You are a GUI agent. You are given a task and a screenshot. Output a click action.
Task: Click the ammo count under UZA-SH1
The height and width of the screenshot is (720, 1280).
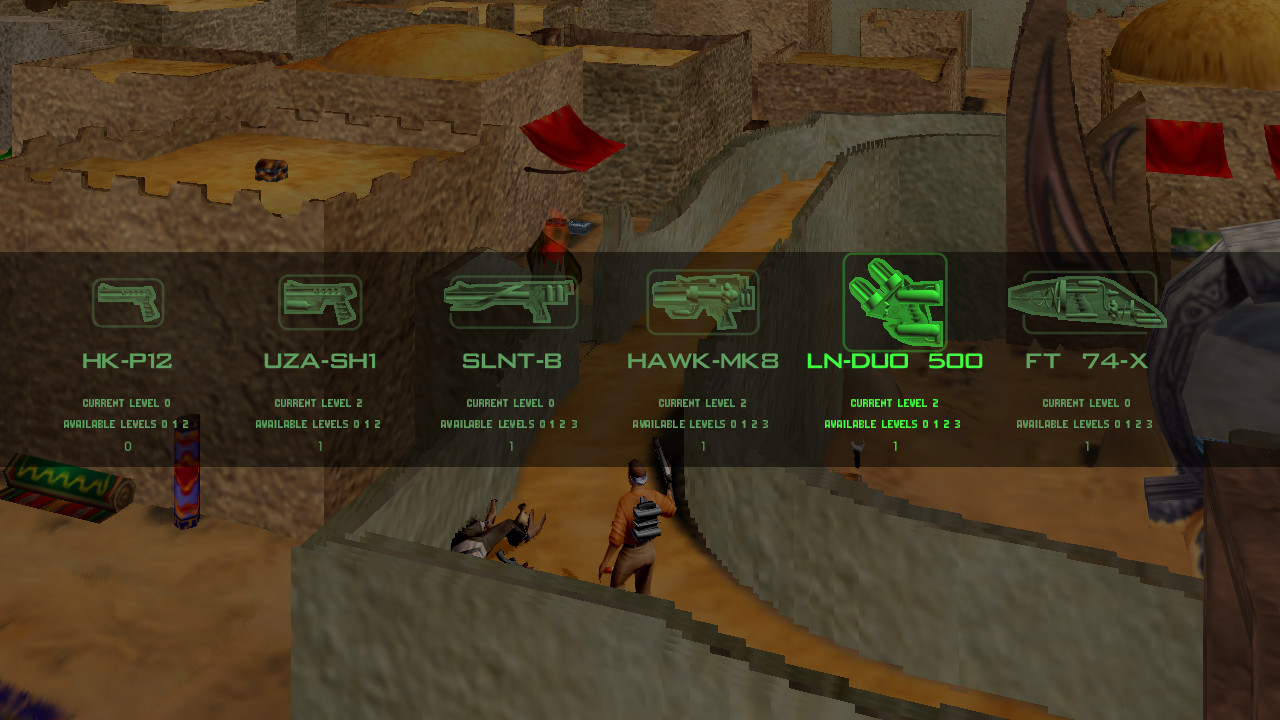(x=320, y=446)
